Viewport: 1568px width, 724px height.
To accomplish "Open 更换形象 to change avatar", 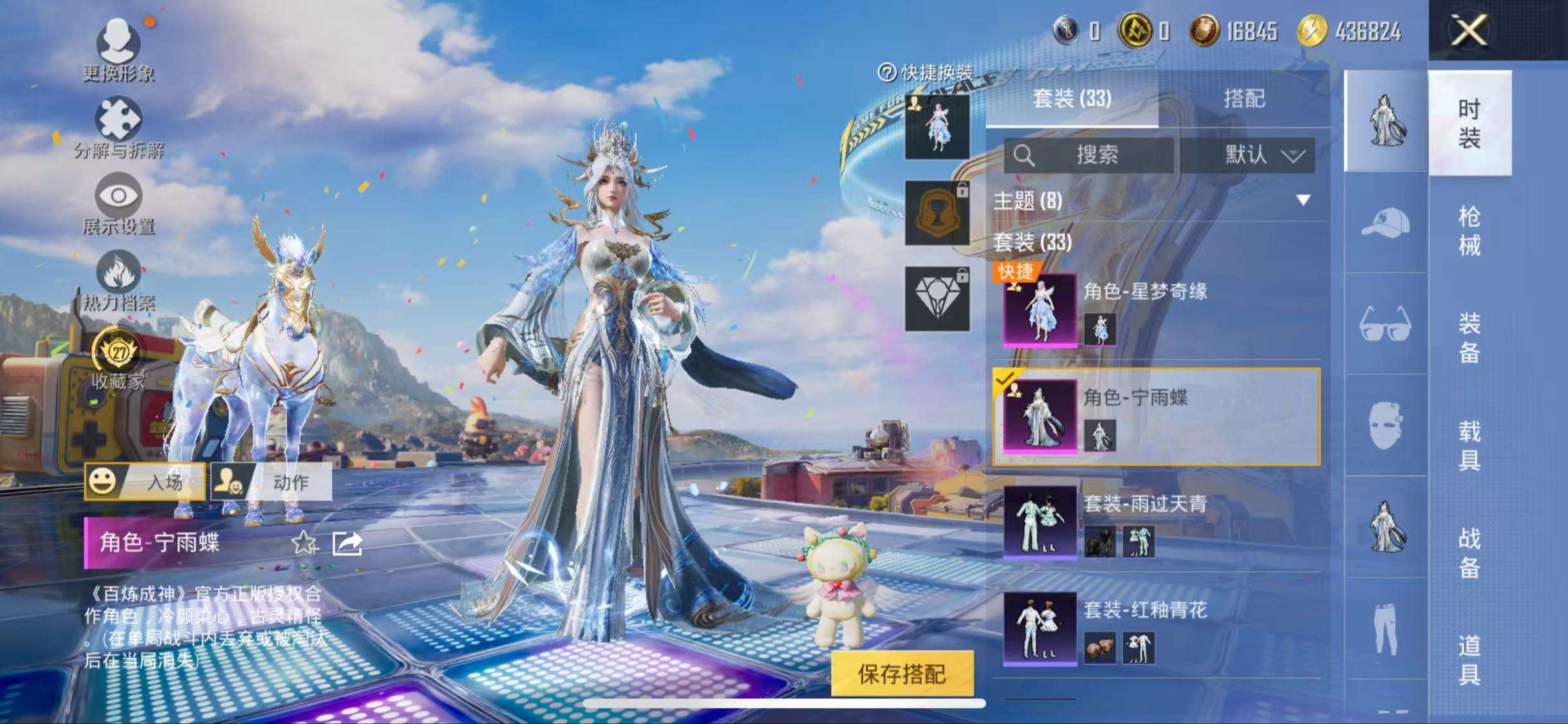I will [x=119, y=49].
